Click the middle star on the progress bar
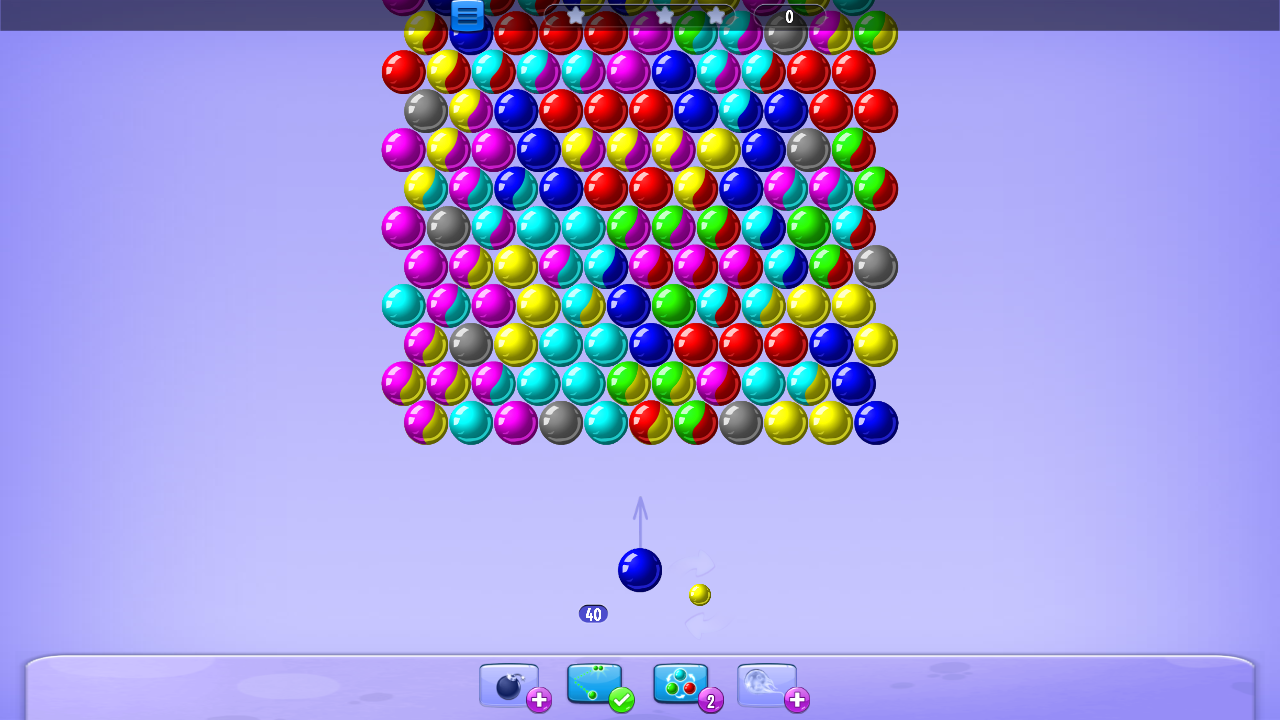This screenshot has width=1280, height=720. [666, 16]
